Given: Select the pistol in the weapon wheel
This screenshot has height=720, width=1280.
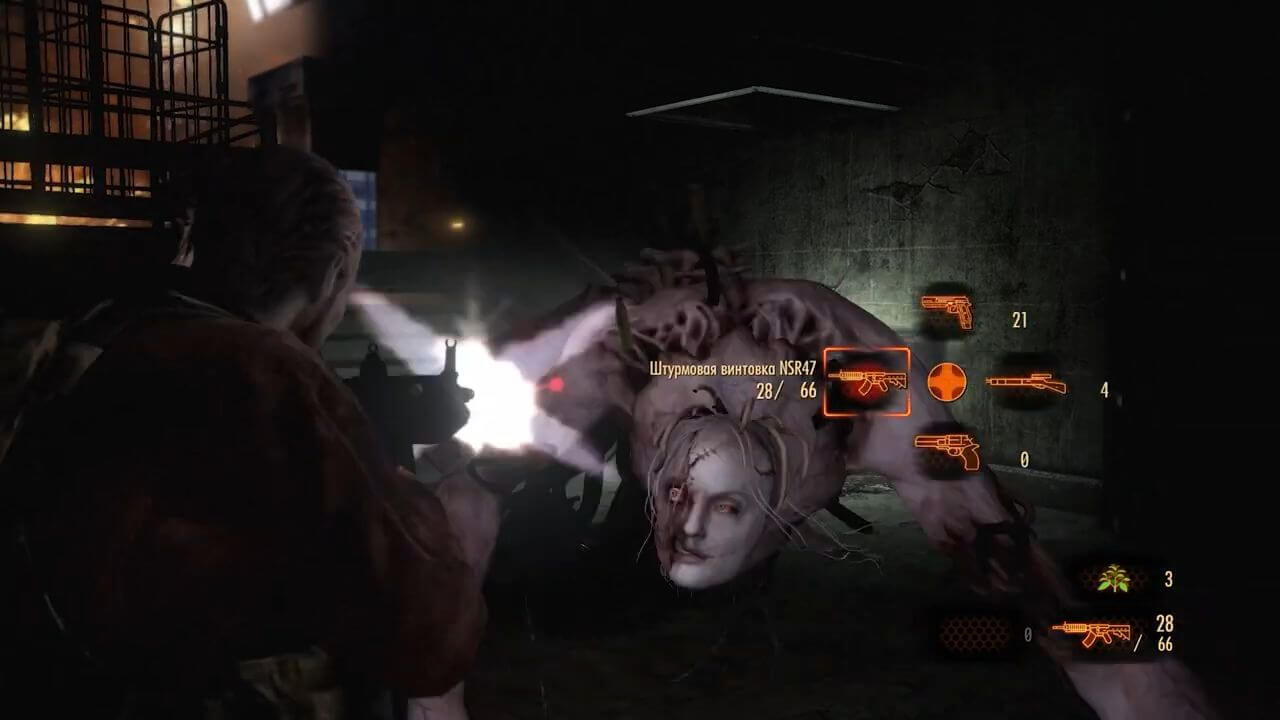Looking at the screenshot, I should pos(946,311).
